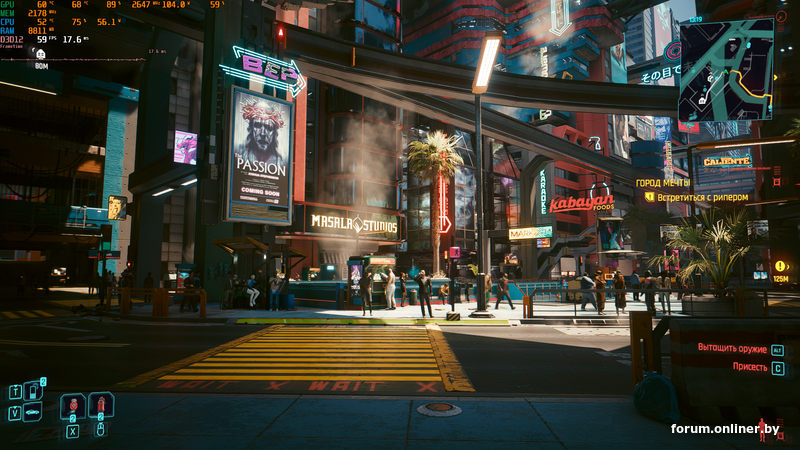800x450 pixels.
Task: Open the "ГОРОД МЕЧТЫ" quest title
Action: 663,183
